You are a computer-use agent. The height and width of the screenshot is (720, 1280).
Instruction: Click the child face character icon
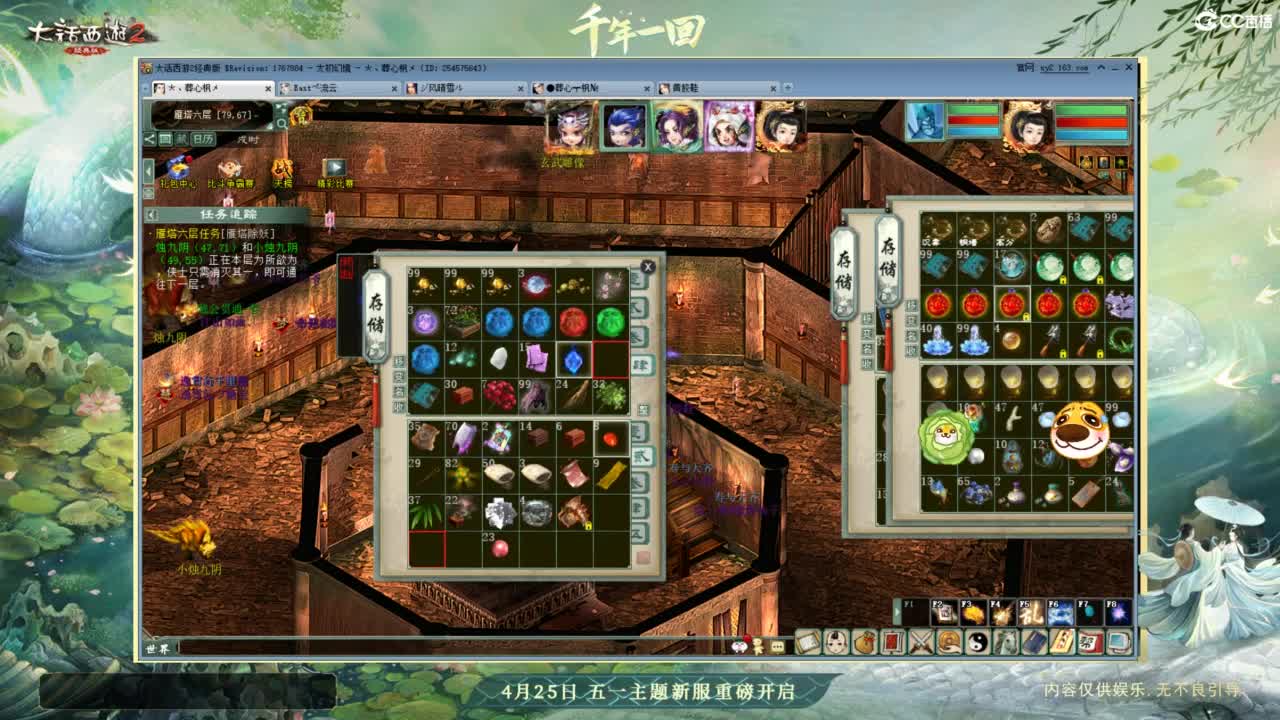pos(835,642)
